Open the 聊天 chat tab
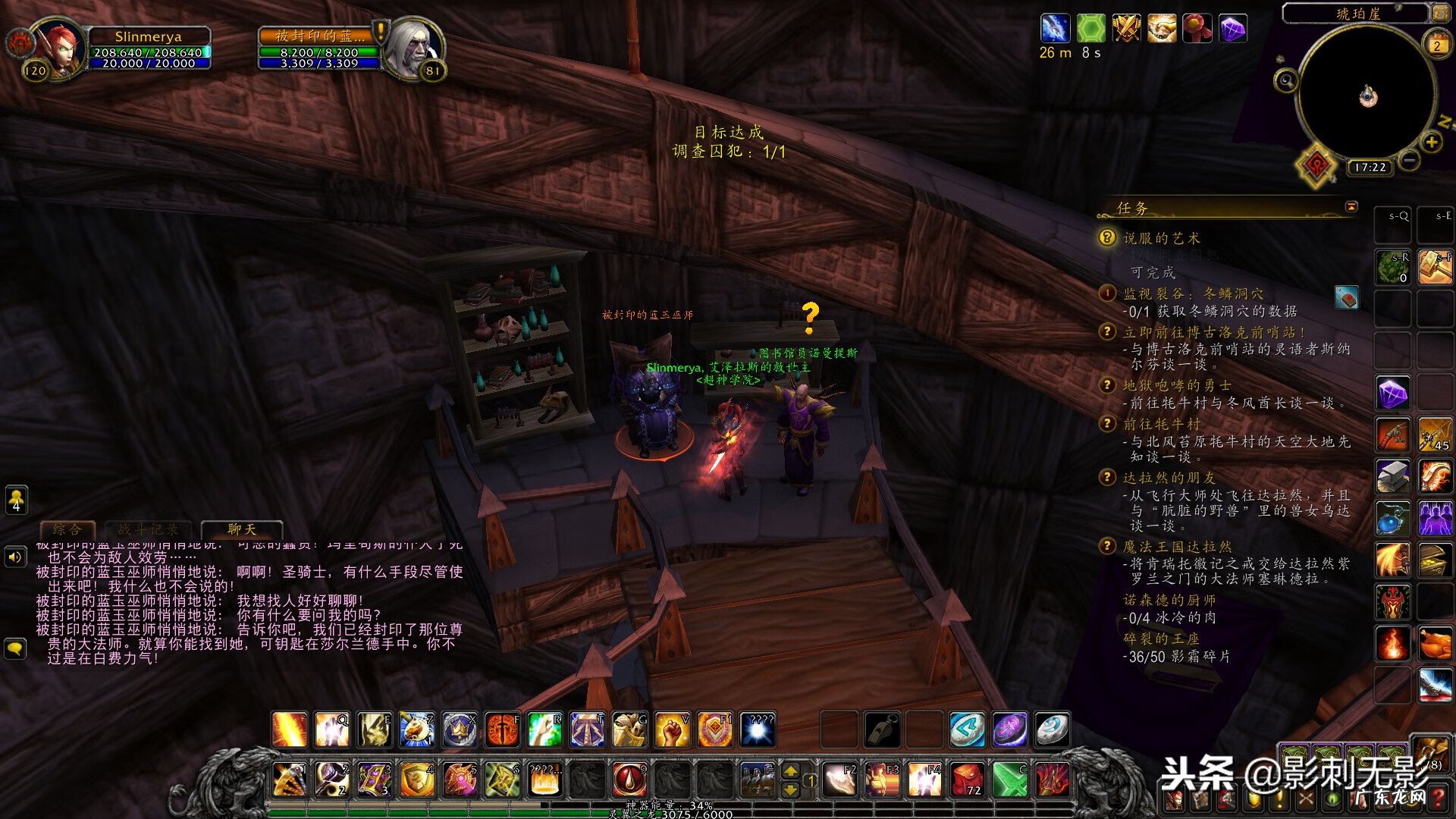This screenshot has height=819, width=1456. tap(242, 529)
